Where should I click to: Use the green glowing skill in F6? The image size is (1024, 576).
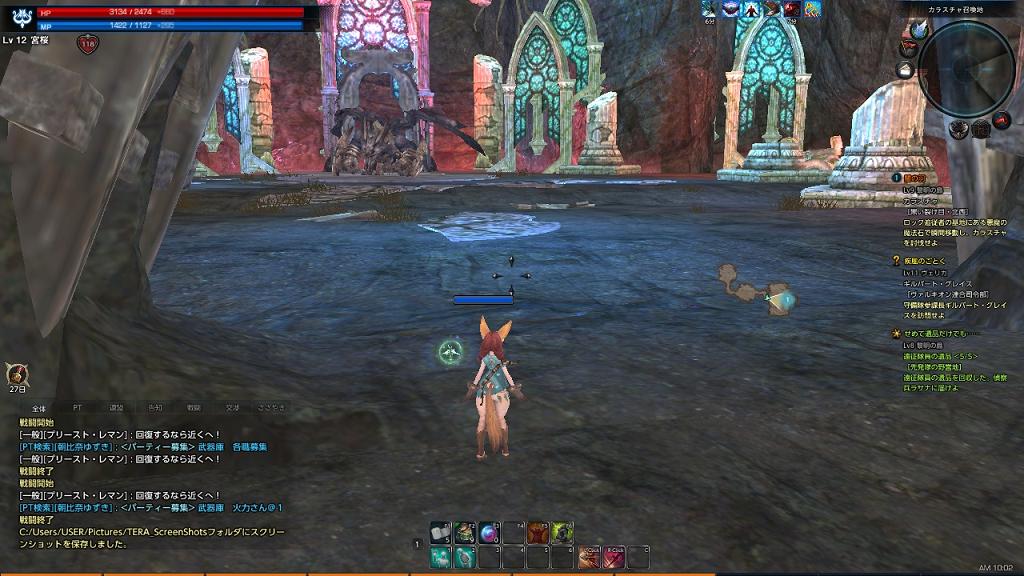click(562, 532)
